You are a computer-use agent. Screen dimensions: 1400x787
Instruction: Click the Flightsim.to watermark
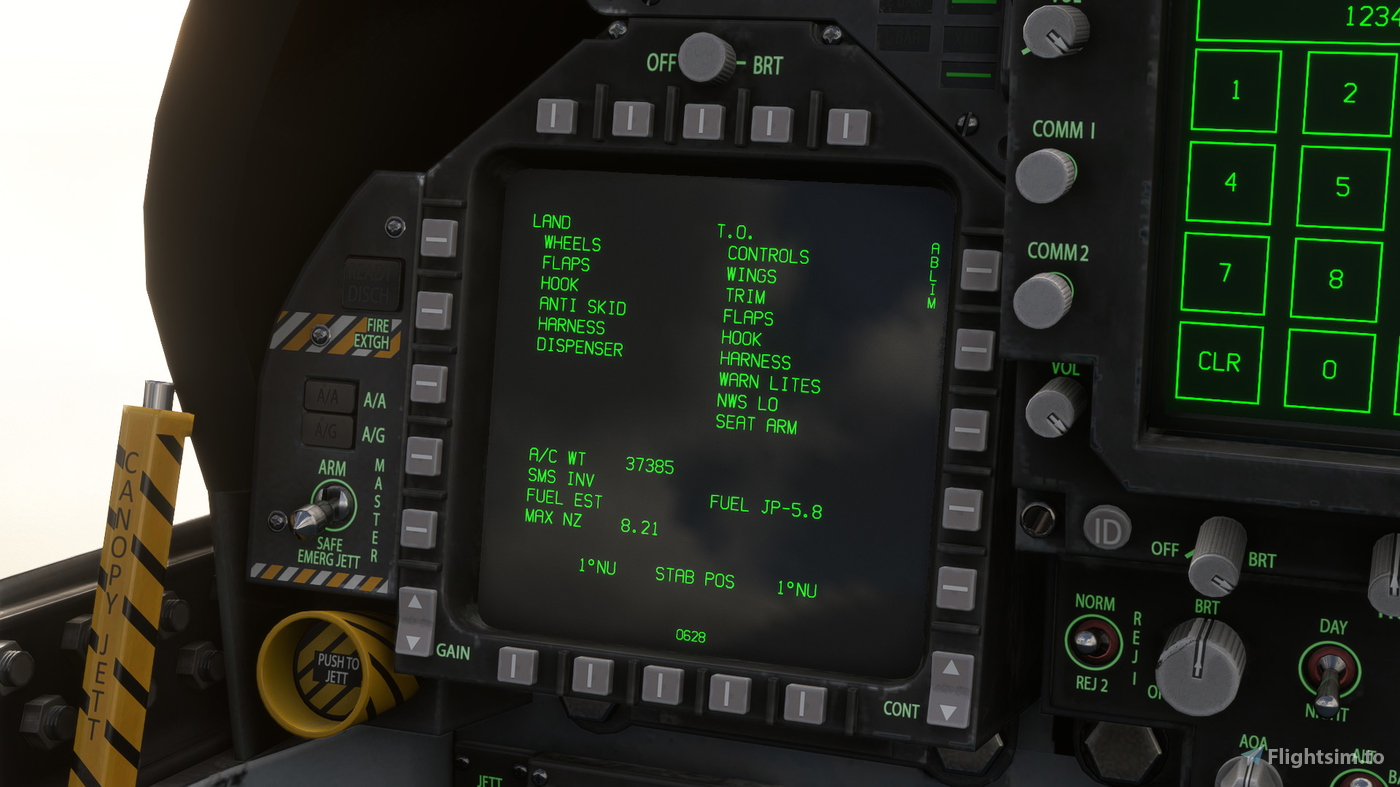(1317, 756)
